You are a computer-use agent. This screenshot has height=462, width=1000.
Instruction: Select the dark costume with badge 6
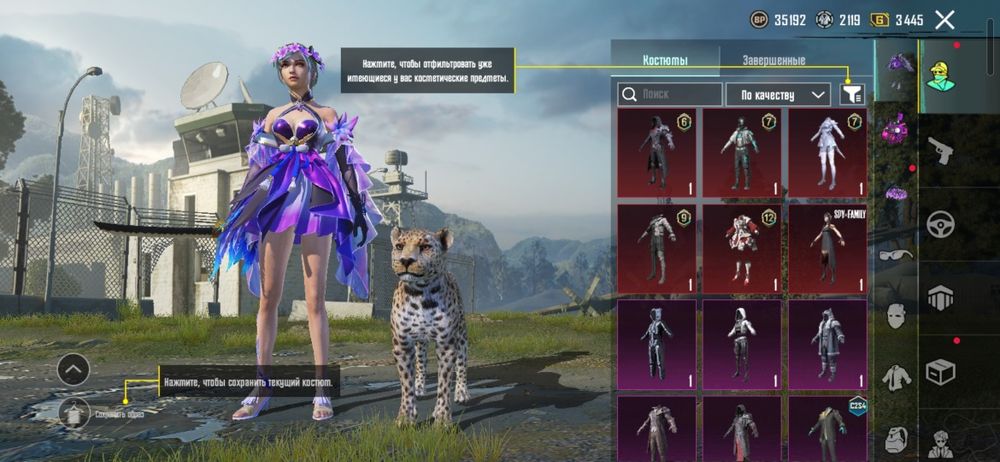(656, 152)
